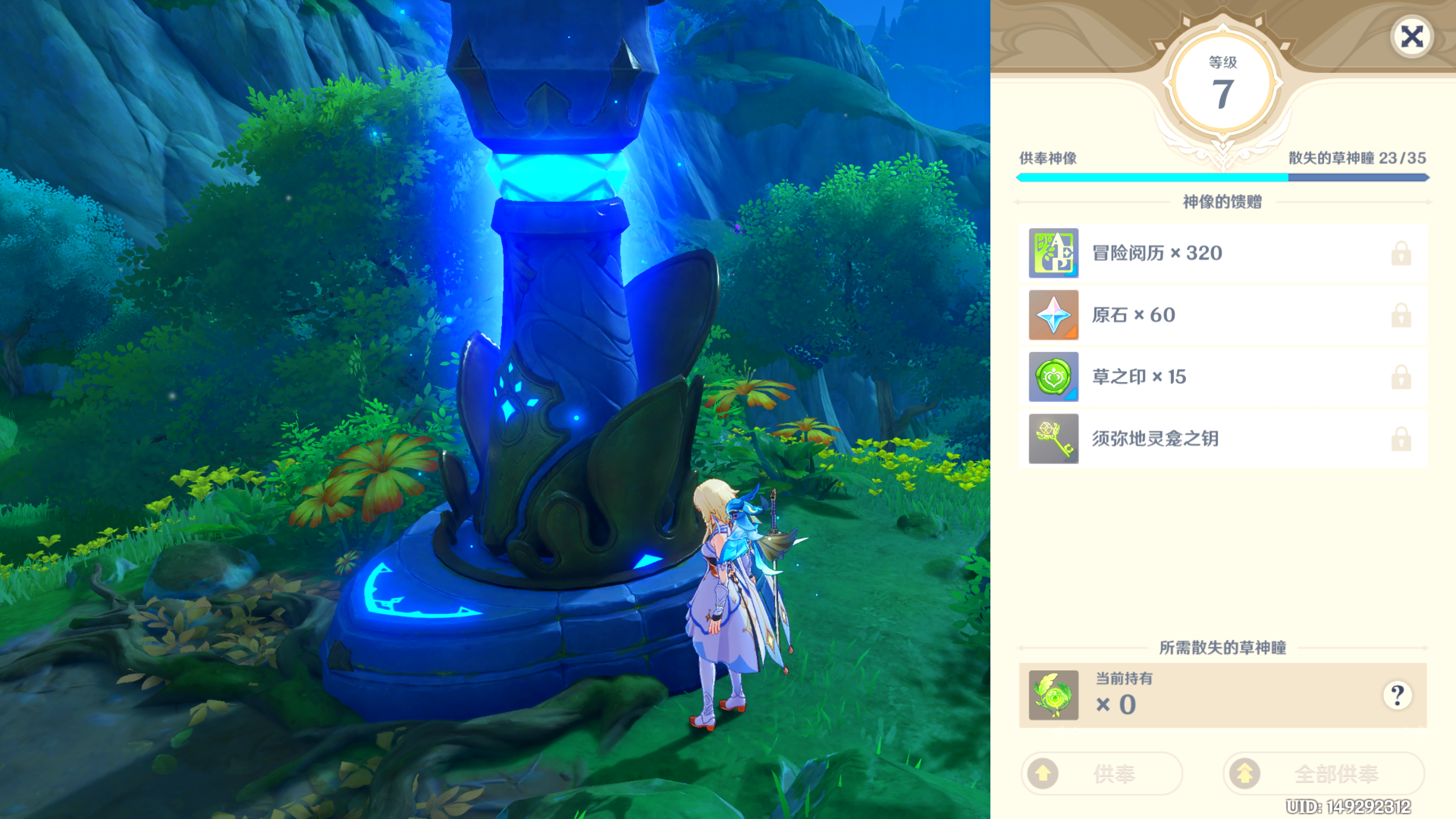
Task: Click the shrine key reward icon
Action: [x=1053, y=439]
